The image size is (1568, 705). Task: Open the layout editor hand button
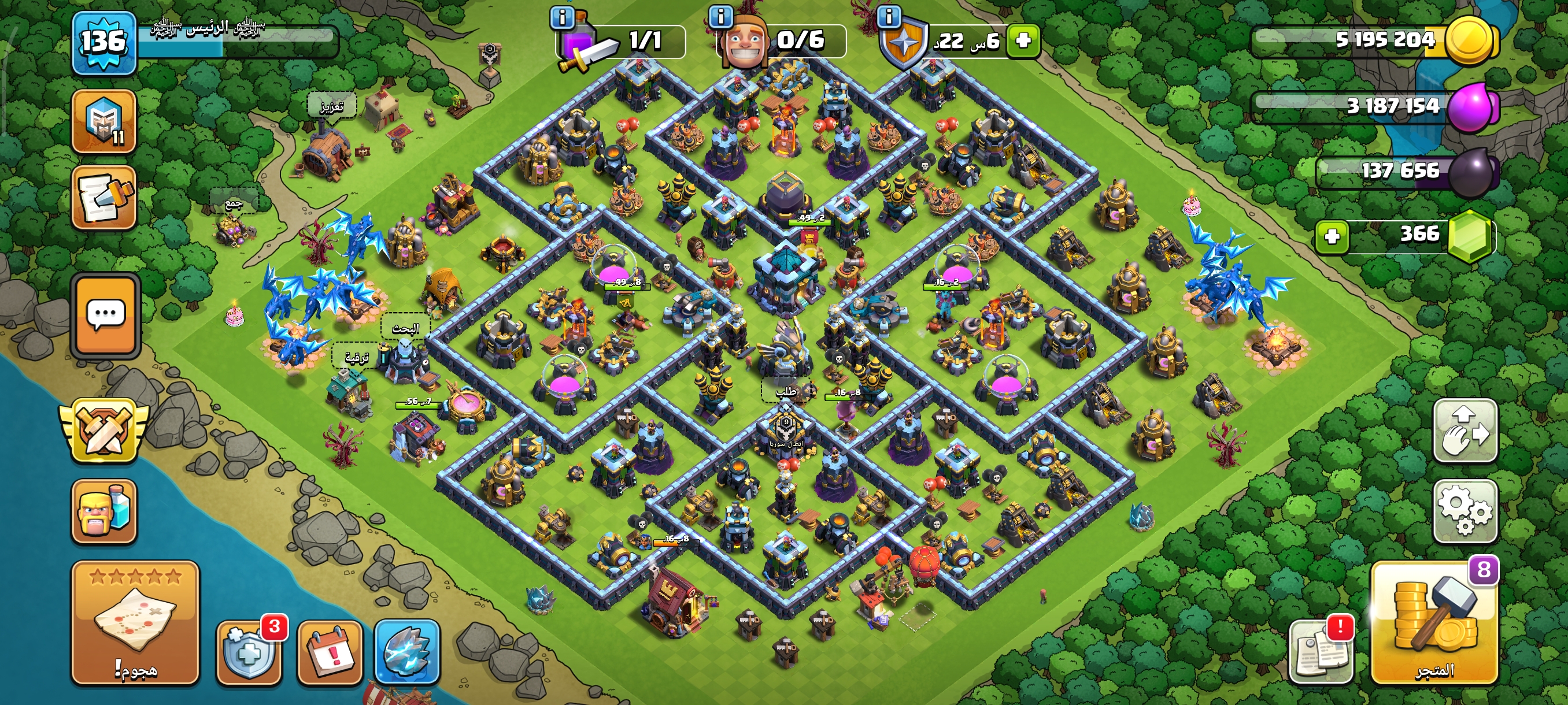[1465, 431]
